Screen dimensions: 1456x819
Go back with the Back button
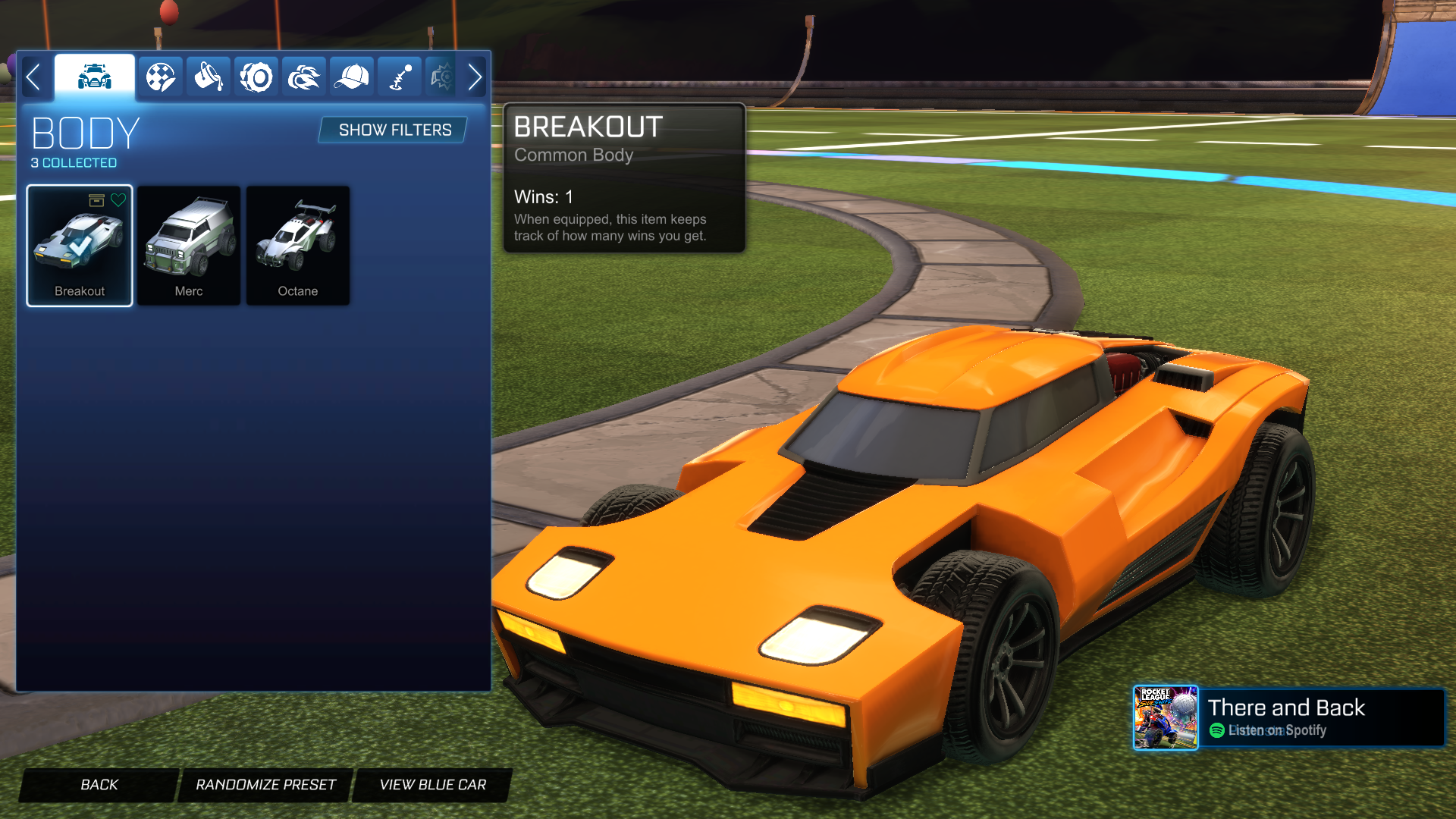tap(99, 785)
